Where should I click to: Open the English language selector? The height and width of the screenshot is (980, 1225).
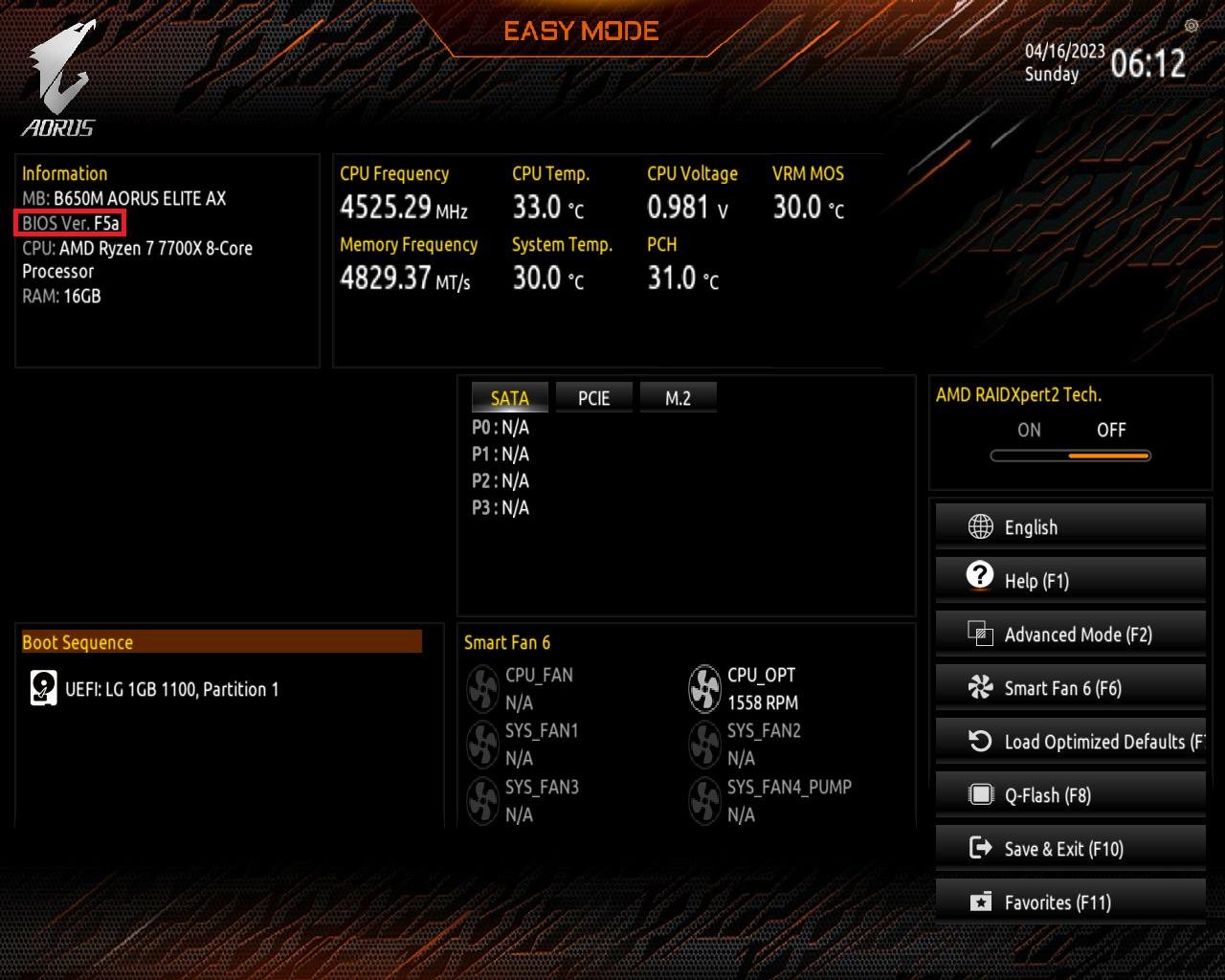[x=1070, y=526]
